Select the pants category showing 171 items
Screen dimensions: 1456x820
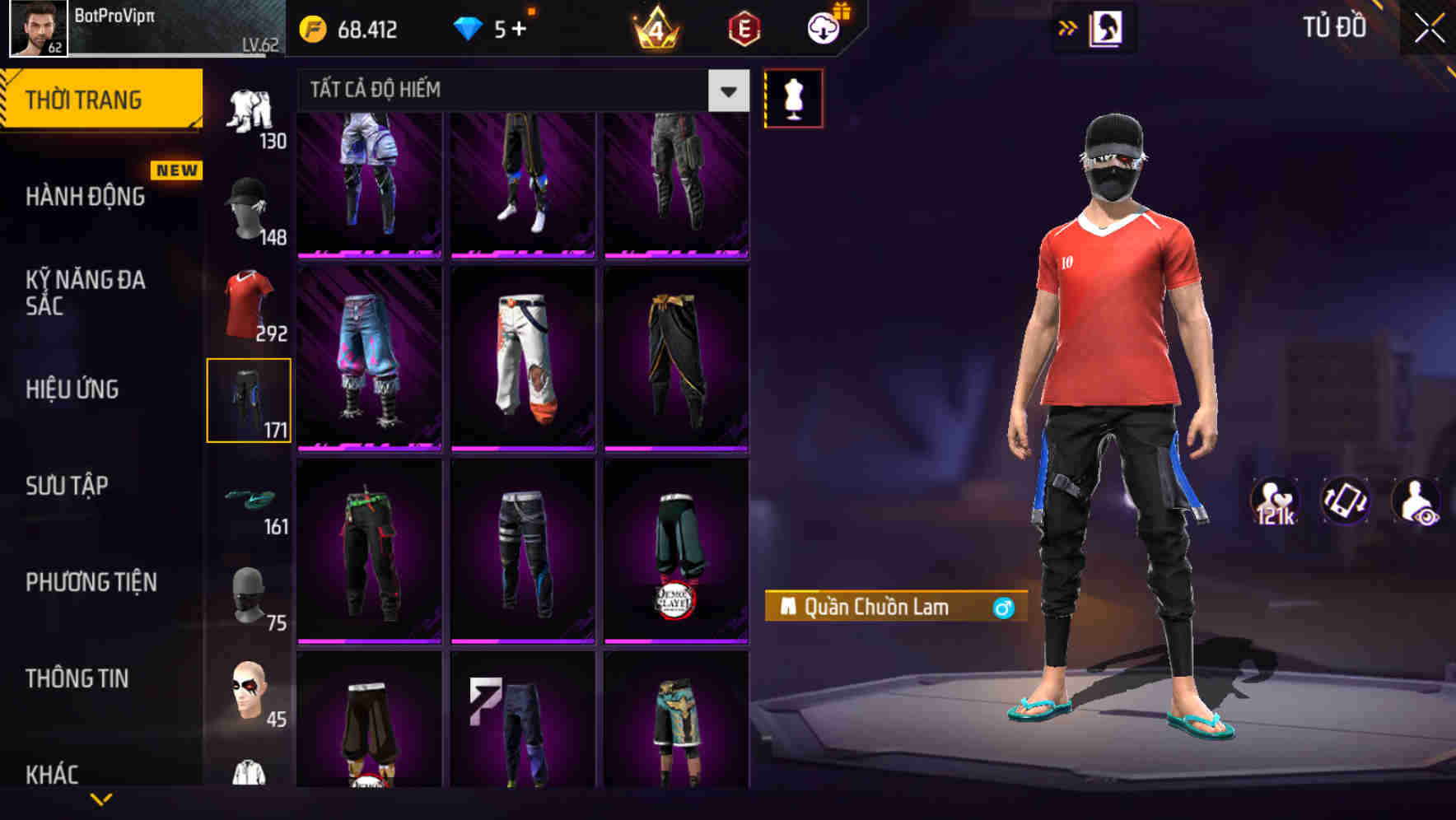click(x=250, y=399)
